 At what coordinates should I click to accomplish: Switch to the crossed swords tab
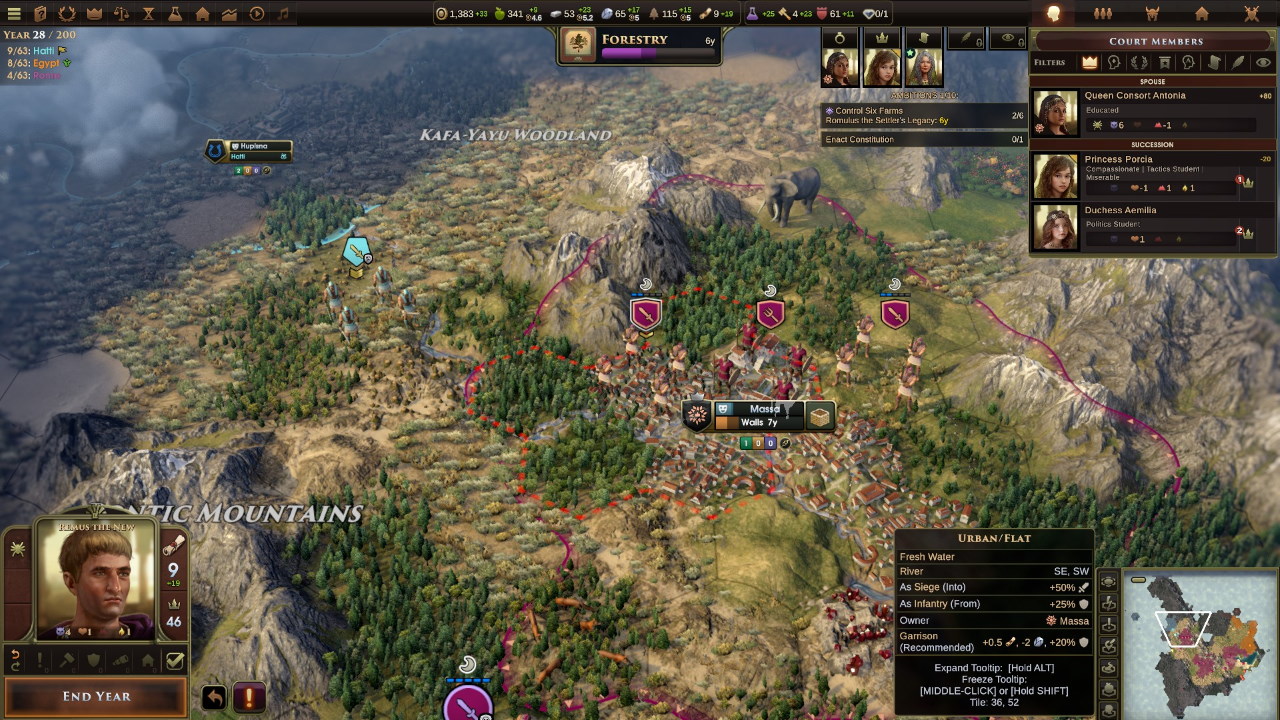click(1251, 14)
